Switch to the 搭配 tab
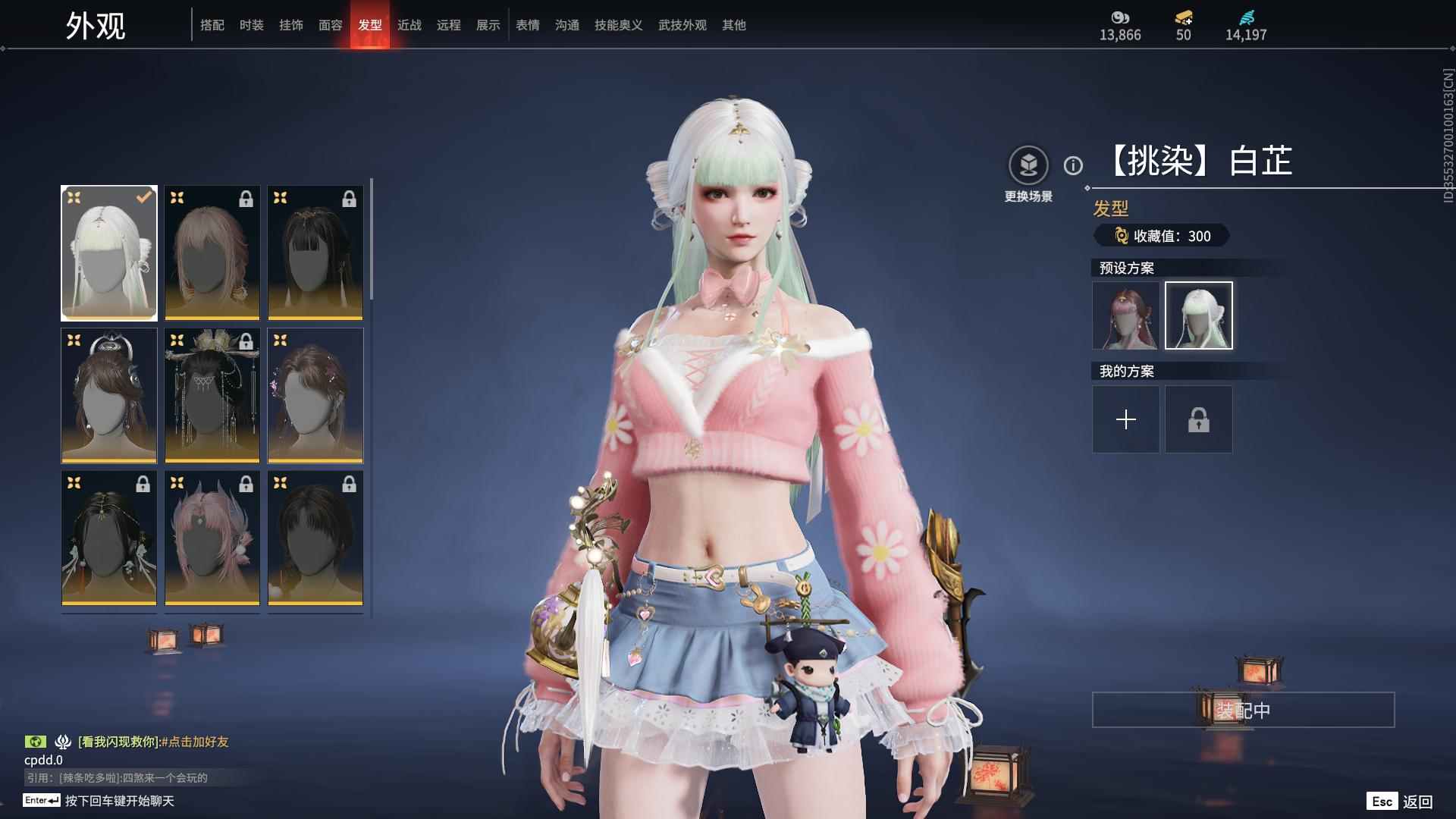 coord(212,25)
